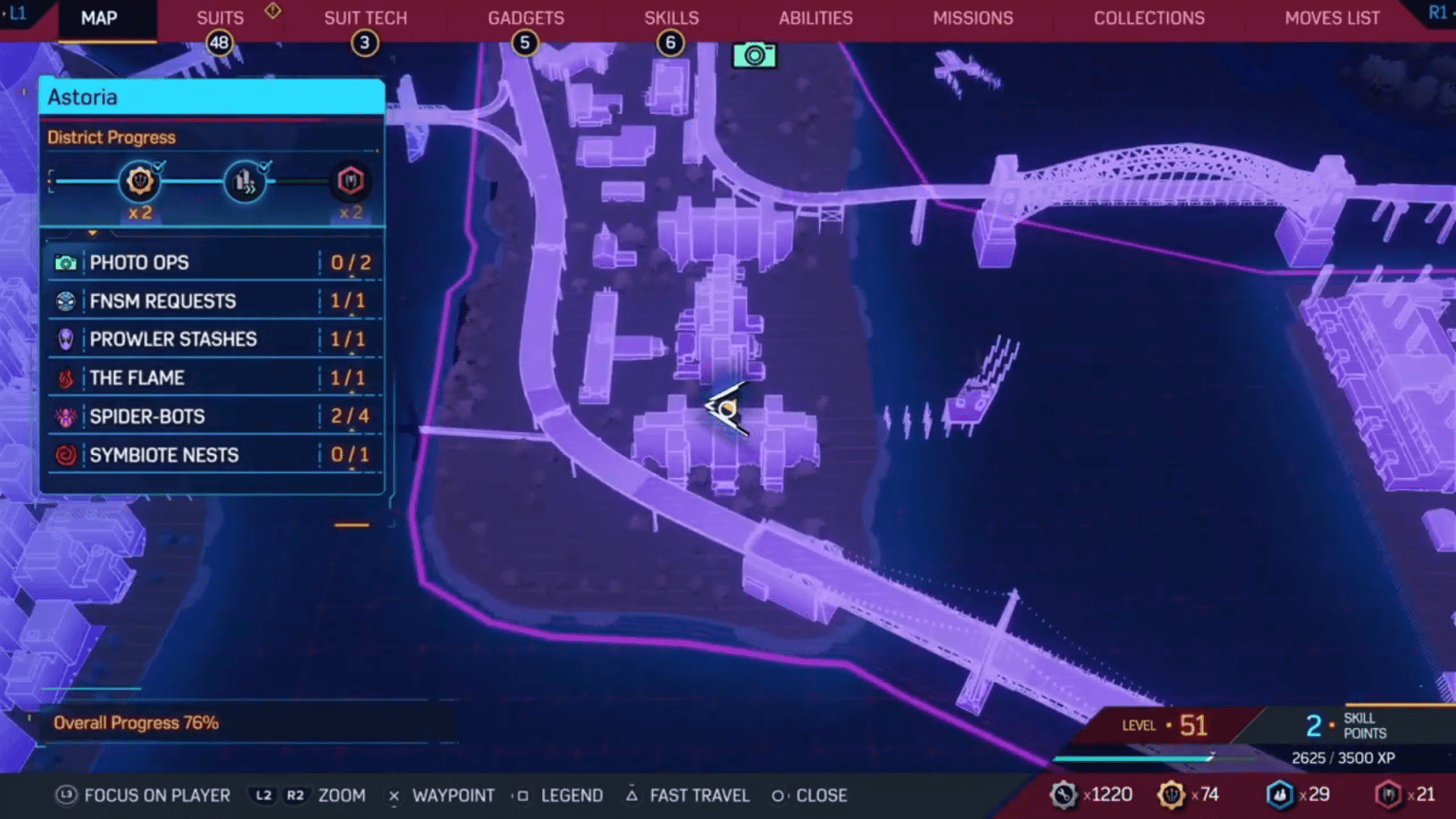Image resolution: width=1456 pixels, height=819 pixels.
Task: Select the blue City Token icon showing x29
Action: [x=1279, y=795]
